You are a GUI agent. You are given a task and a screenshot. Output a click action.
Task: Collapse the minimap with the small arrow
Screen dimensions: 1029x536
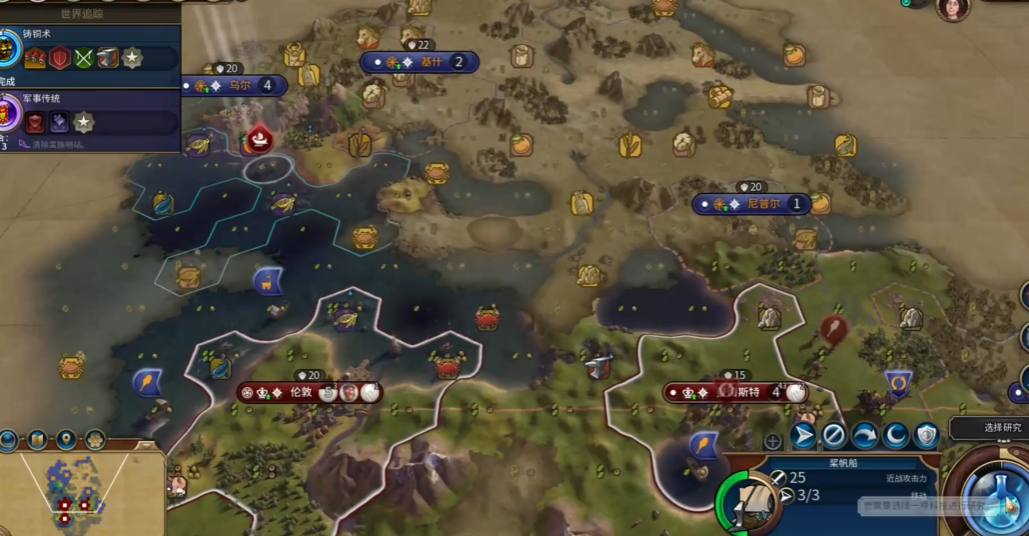click(x=146, y=445)
